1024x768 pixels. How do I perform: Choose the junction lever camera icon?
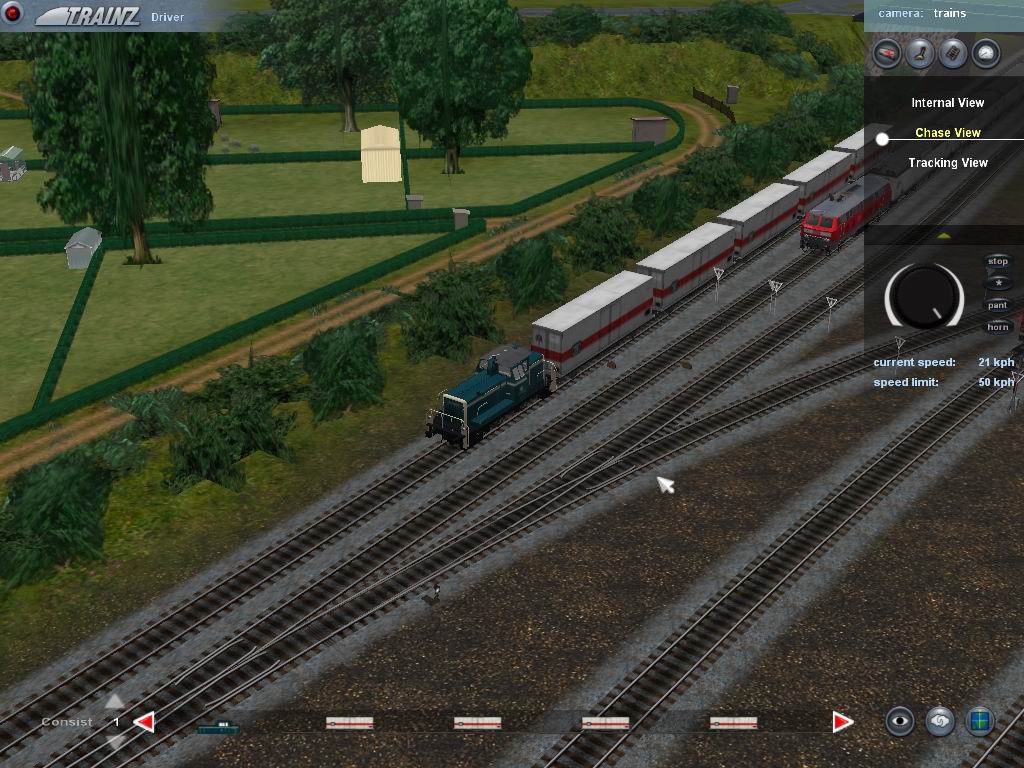[x=920, y=53]
